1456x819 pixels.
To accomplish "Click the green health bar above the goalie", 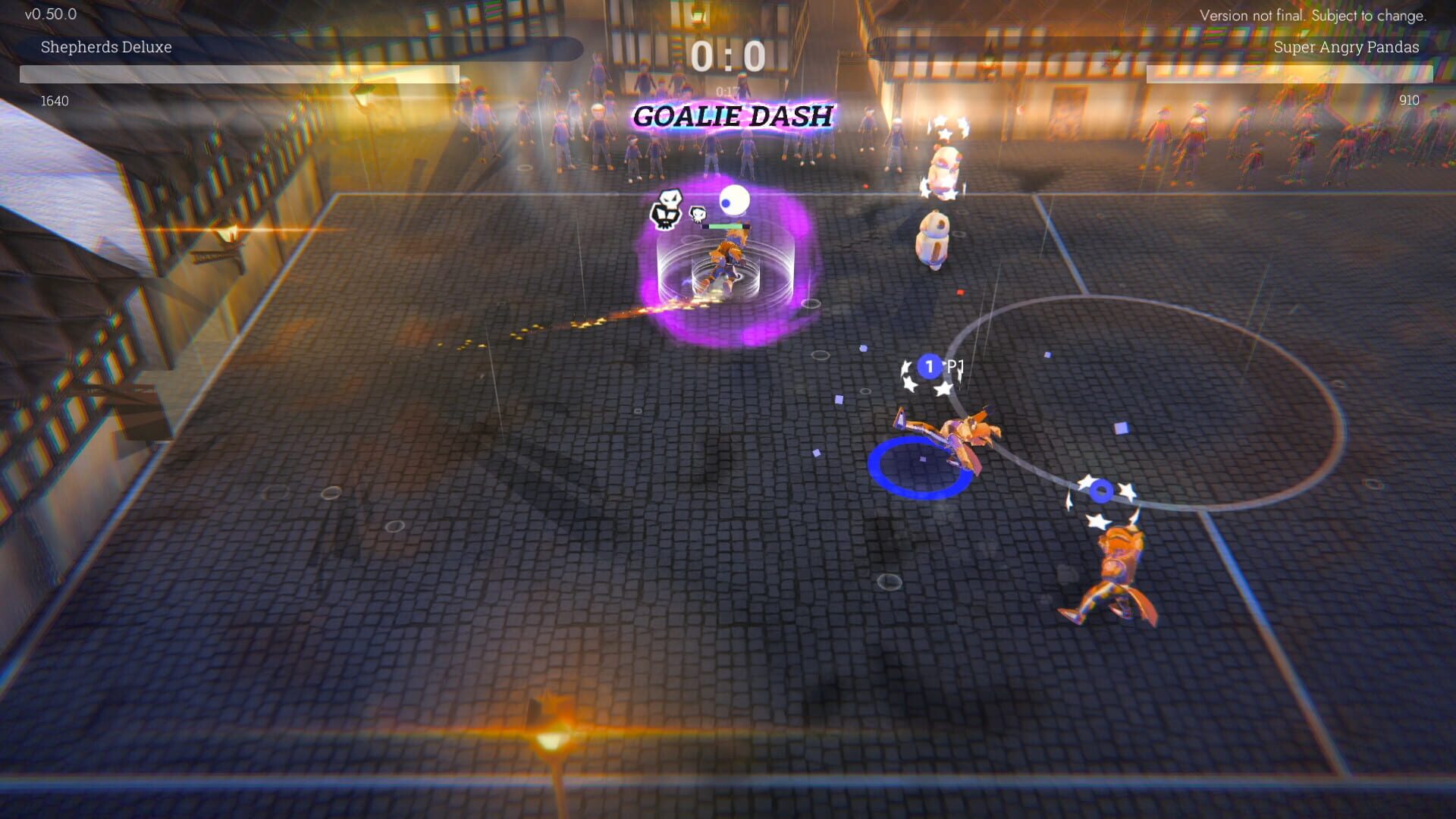I will click(x=726, y=225).
